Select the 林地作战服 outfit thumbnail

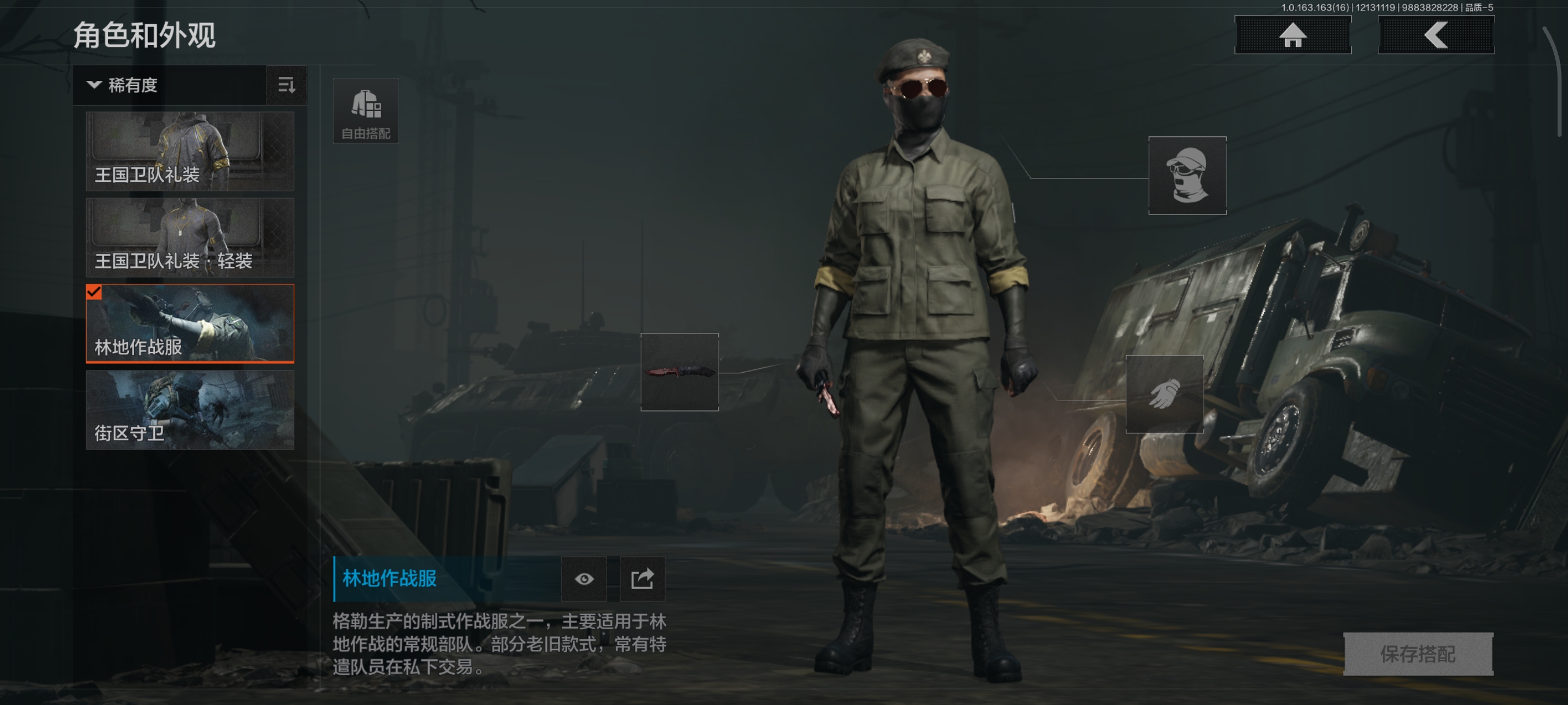pos(190,323)
